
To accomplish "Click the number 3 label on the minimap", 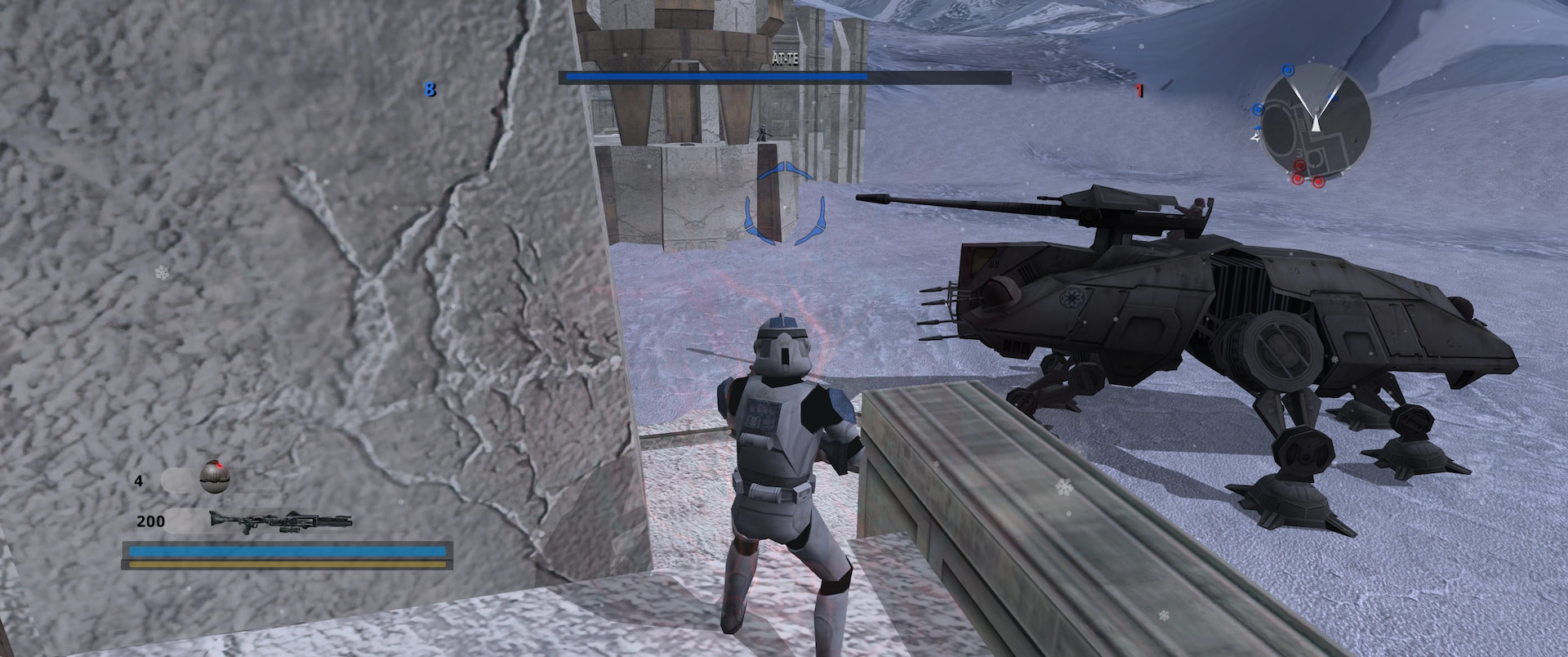I will (x=1299, y=152).
